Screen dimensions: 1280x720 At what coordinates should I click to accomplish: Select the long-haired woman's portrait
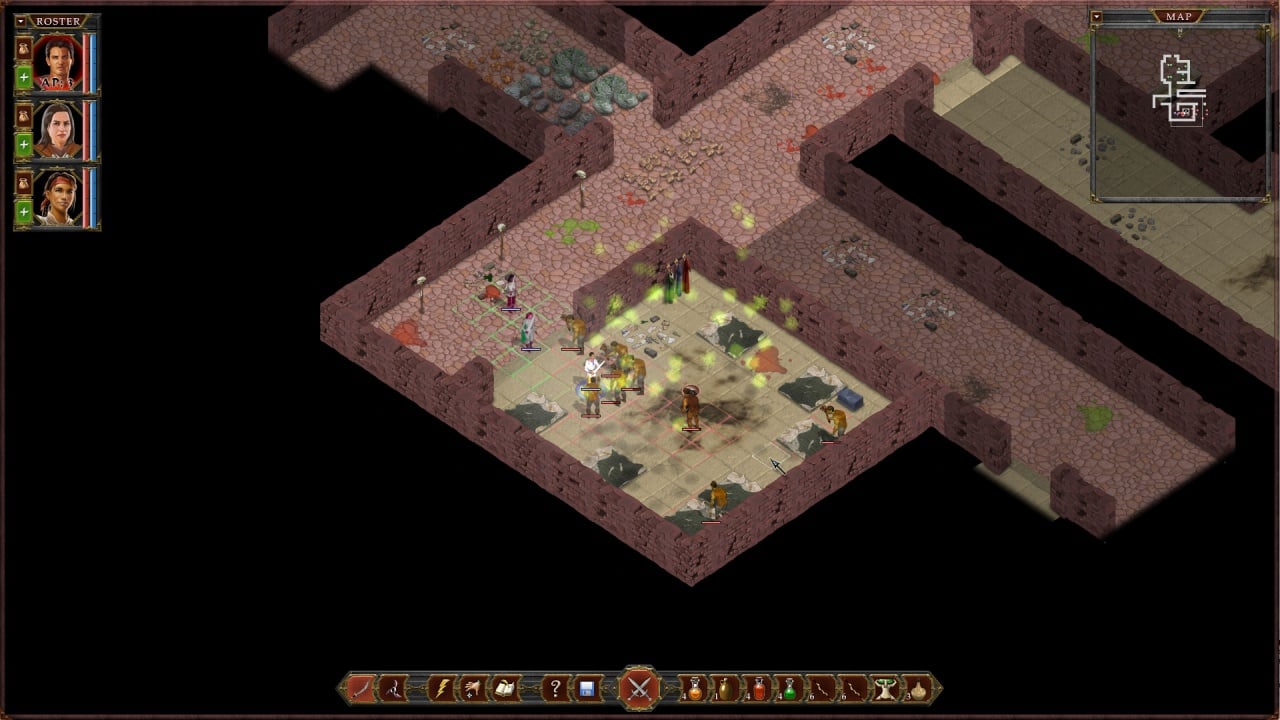[x=57, y=130]
